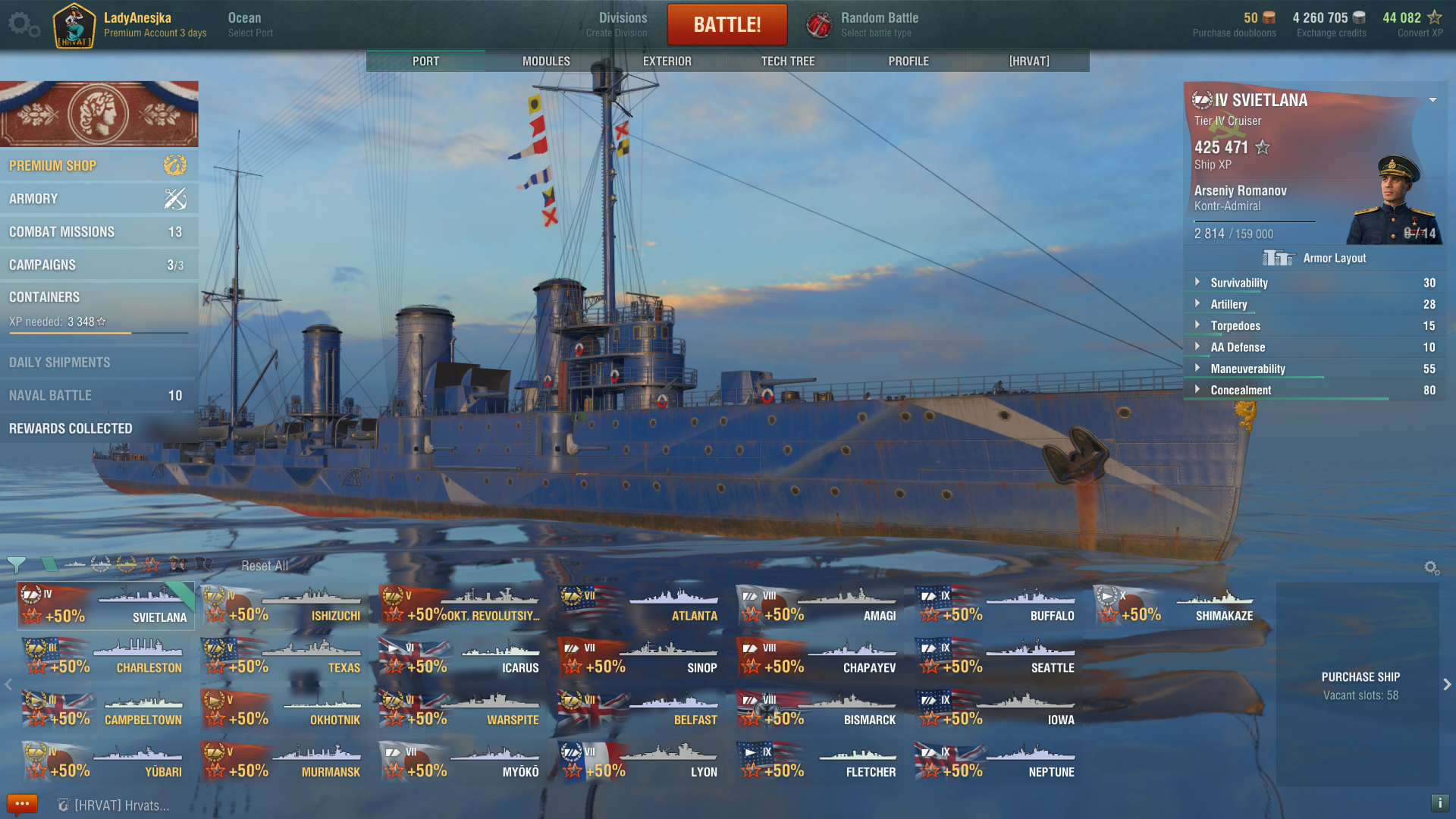
Task: Enter the Armory
Action: [x=99, y=199]
